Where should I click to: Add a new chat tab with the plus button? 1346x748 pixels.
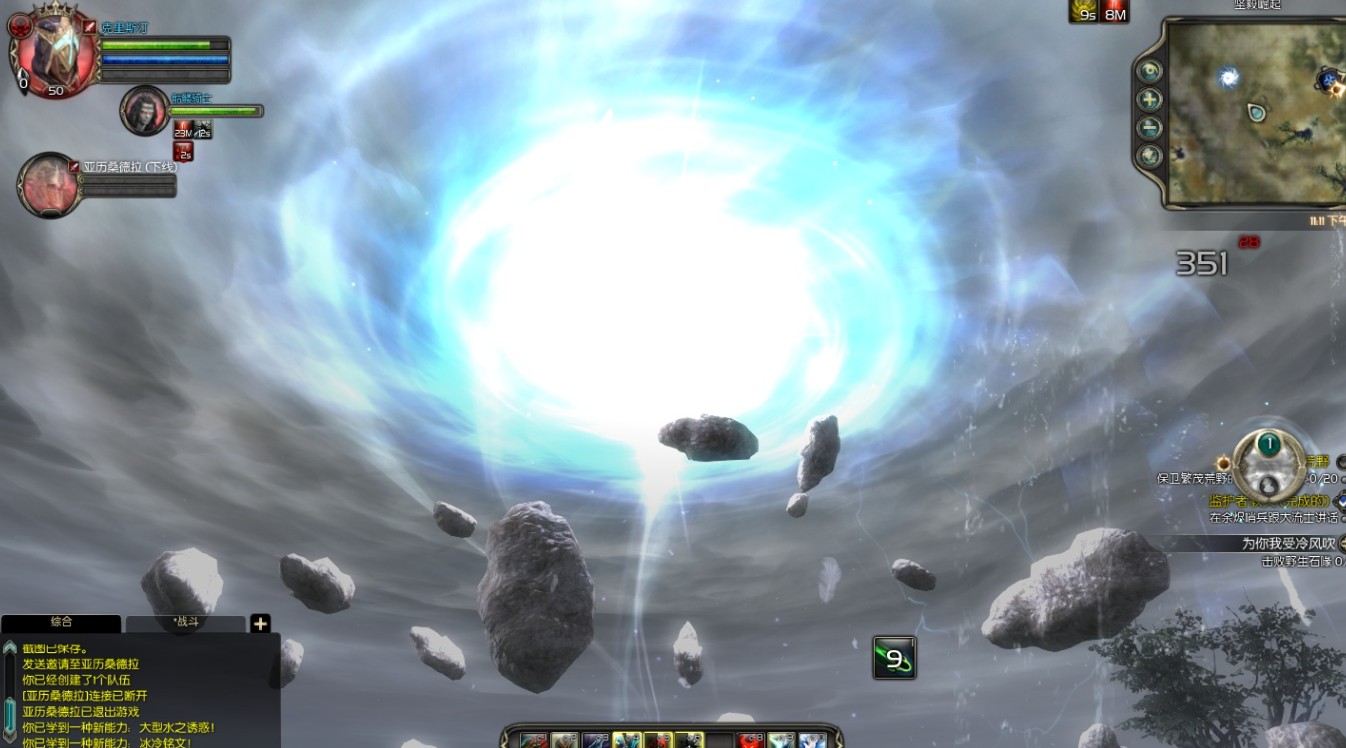pos(260,624)
